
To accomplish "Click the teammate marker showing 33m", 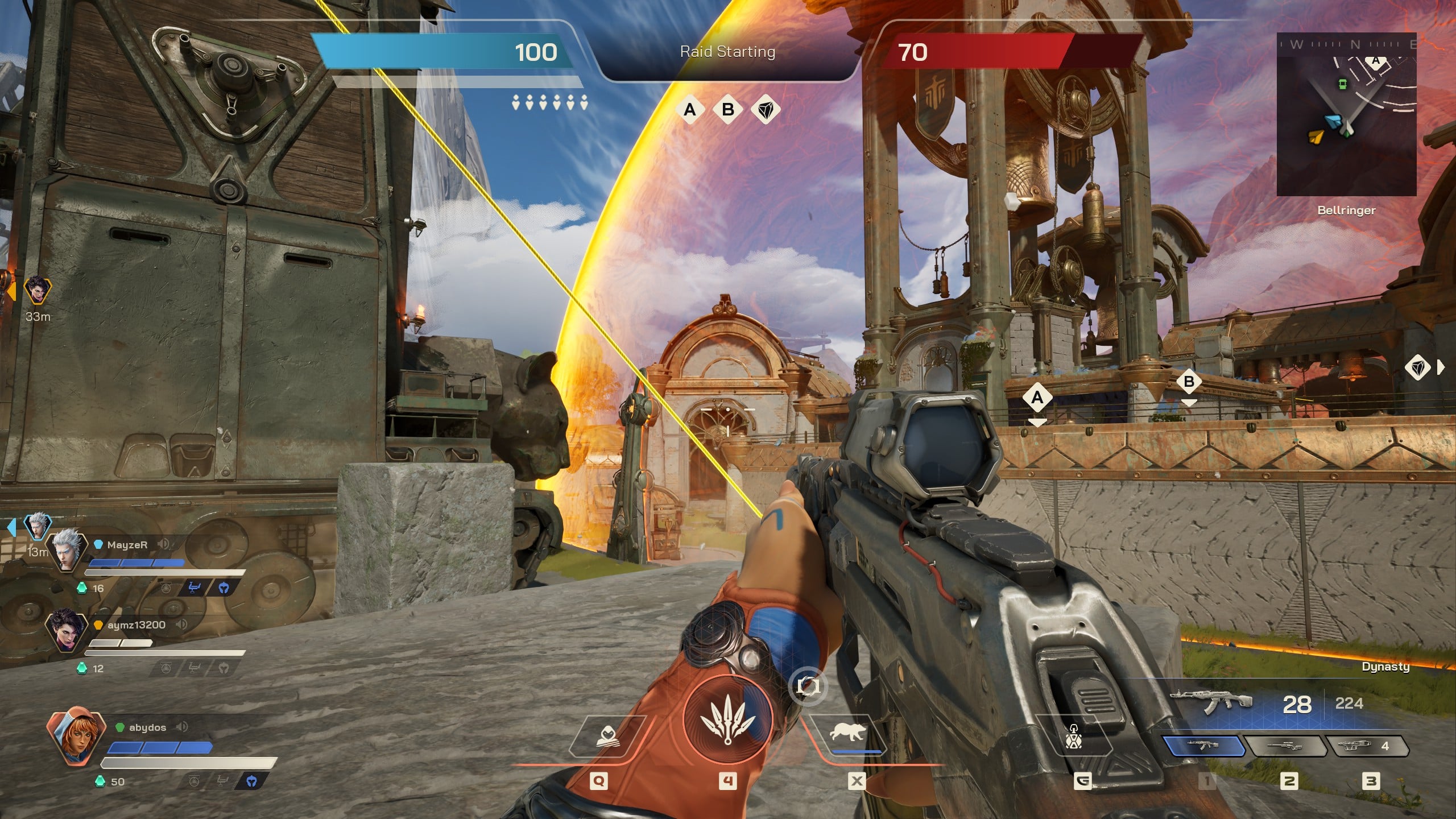I will pyautogui.click(x=38, y=291).
